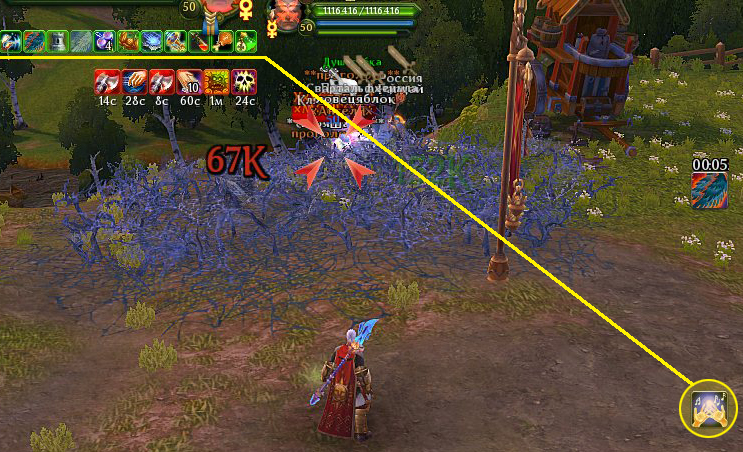Click the hand debuff with 10 stacks
This screenshot has width=743, height=452.
pyautogui.click(x=190, y=81)
